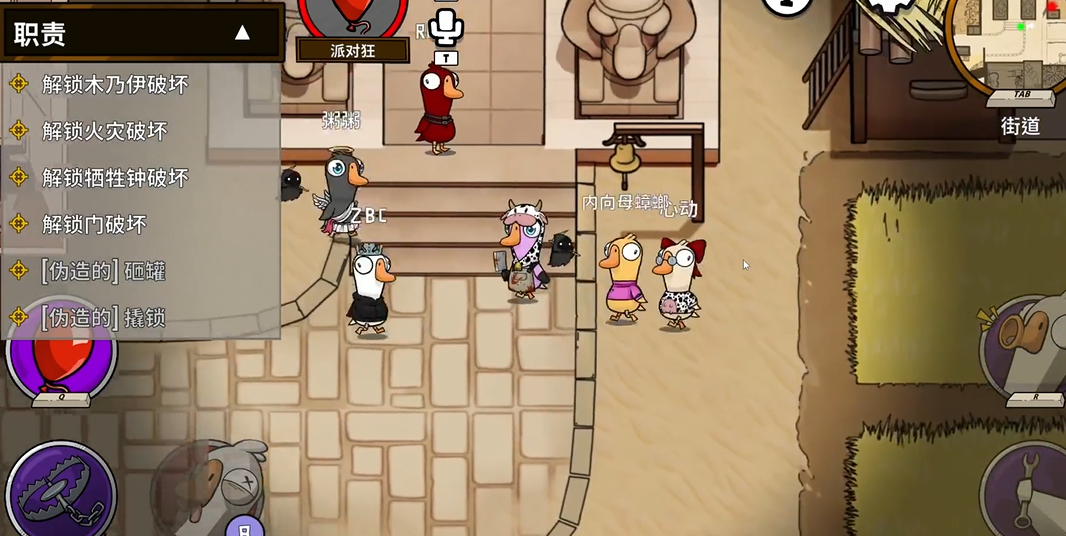Collapse the 职责 task list panel
Image resolution: width=1066 pixels, height=536 pixels.
(242, 33)
